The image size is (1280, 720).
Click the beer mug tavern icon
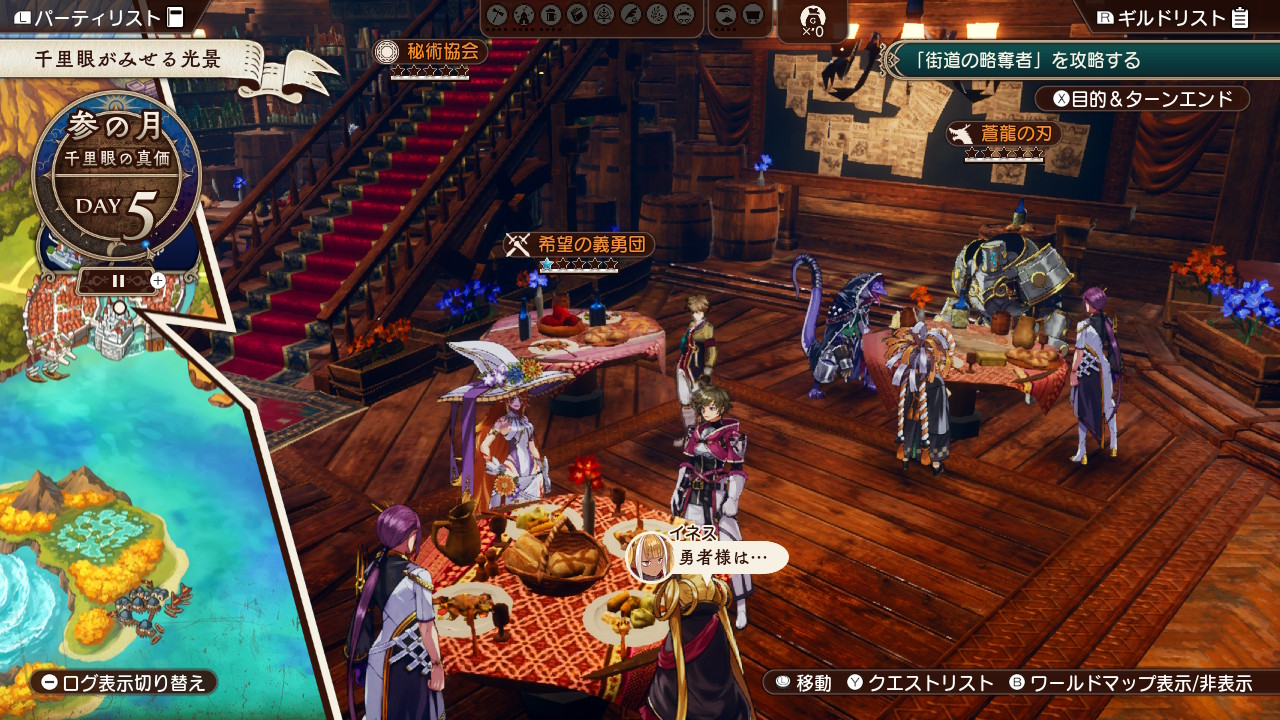coord(550,16)
